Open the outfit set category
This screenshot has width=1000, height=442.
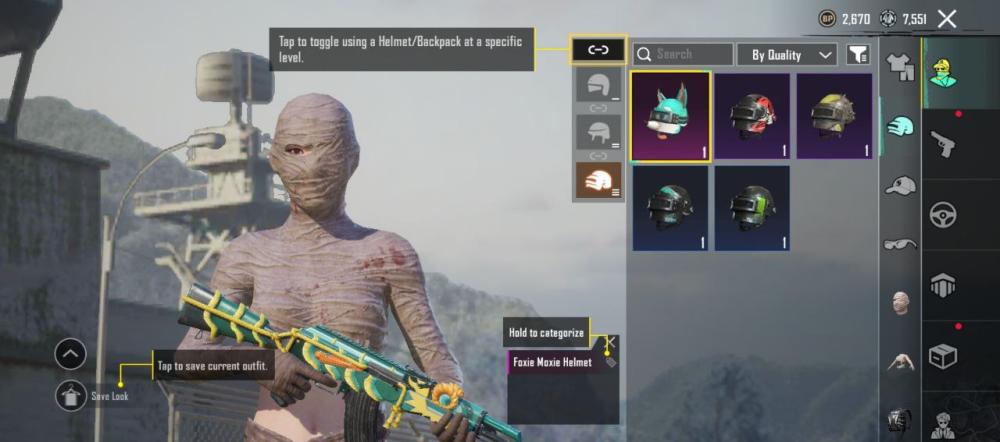(x=900, y=68)
